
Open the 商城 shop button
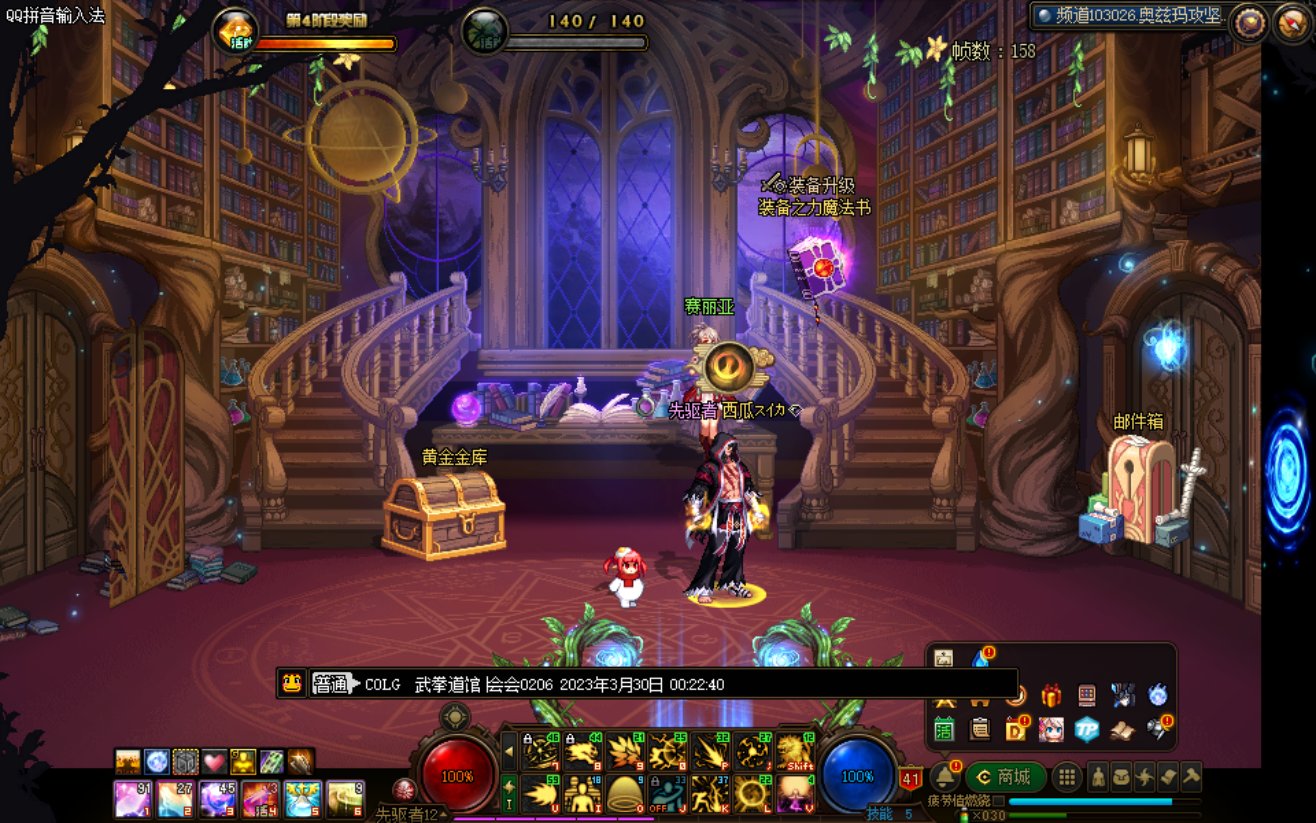1007,777
